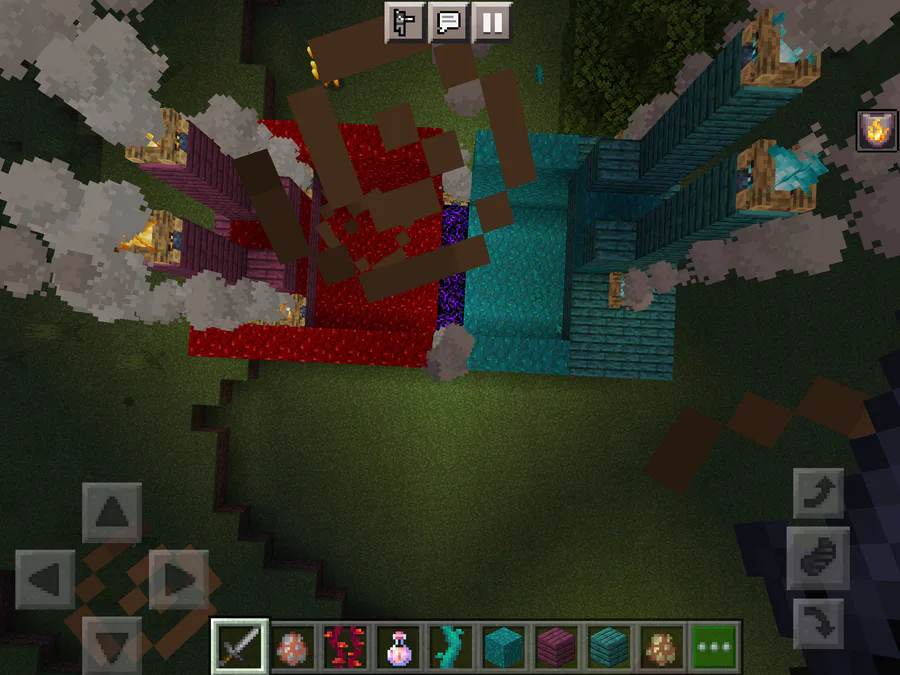This screenshot has height=675, width=900.
Task: Pick the teal warped block slot
Action: pos(502,646)
